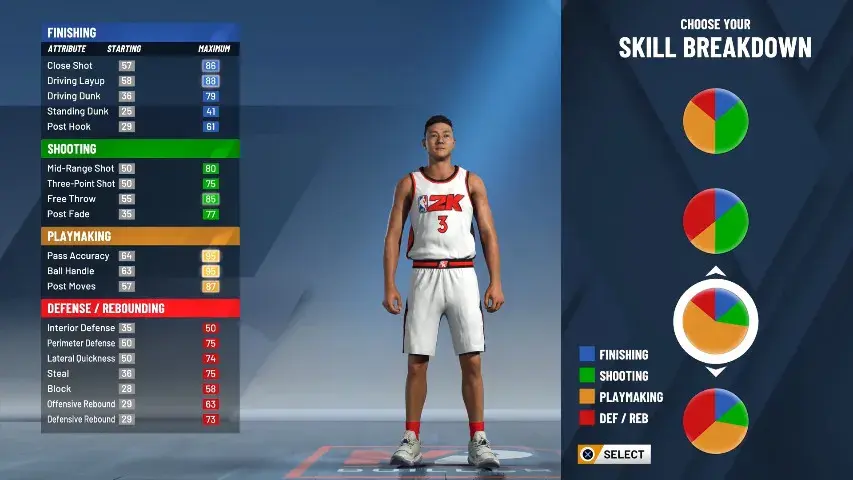
Task: Click the up arrow above the highlighted pie
Action: pos(715,272)
